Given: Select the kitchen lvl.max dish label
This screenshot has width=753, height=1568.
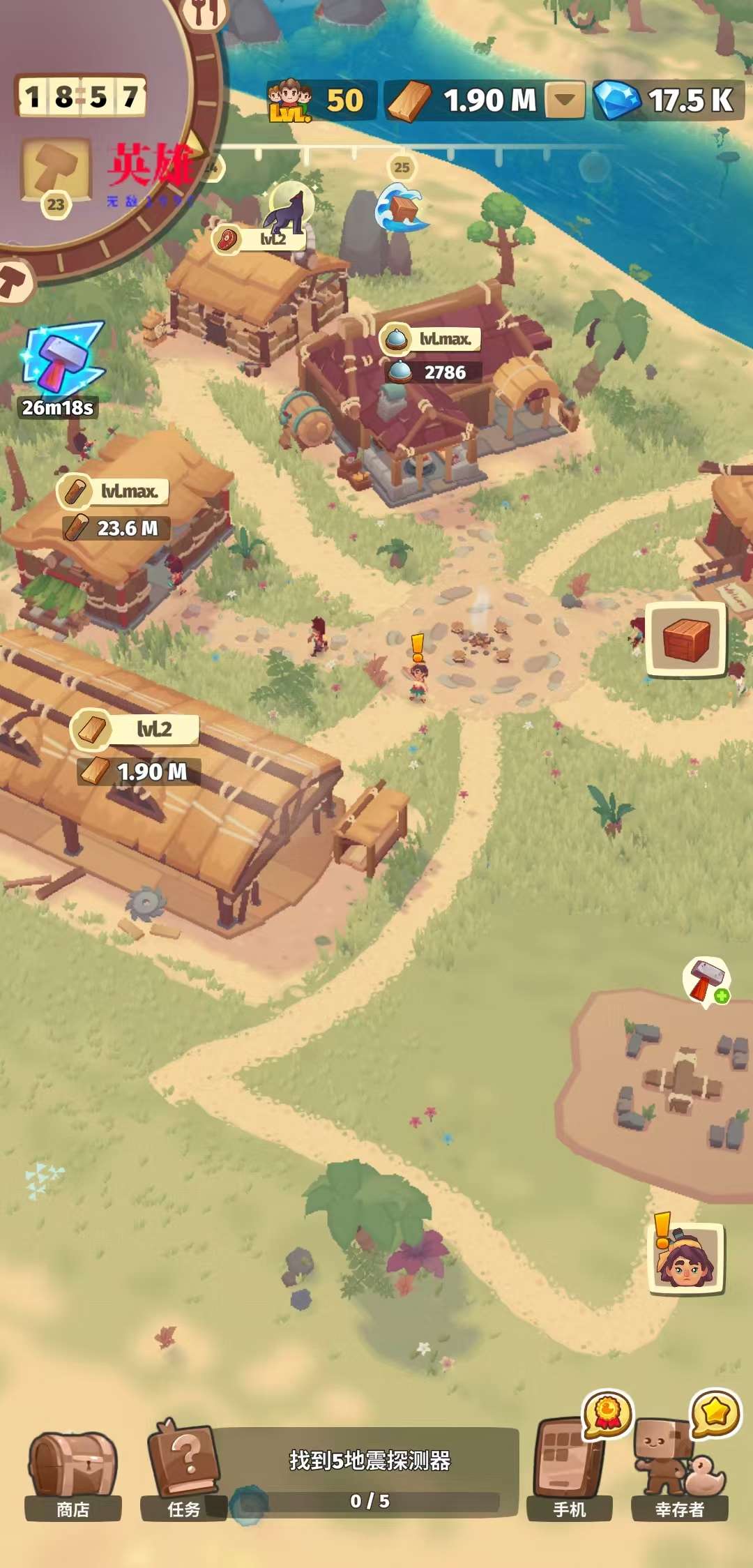Looking at the screenshot, I should tap(431, 339).
